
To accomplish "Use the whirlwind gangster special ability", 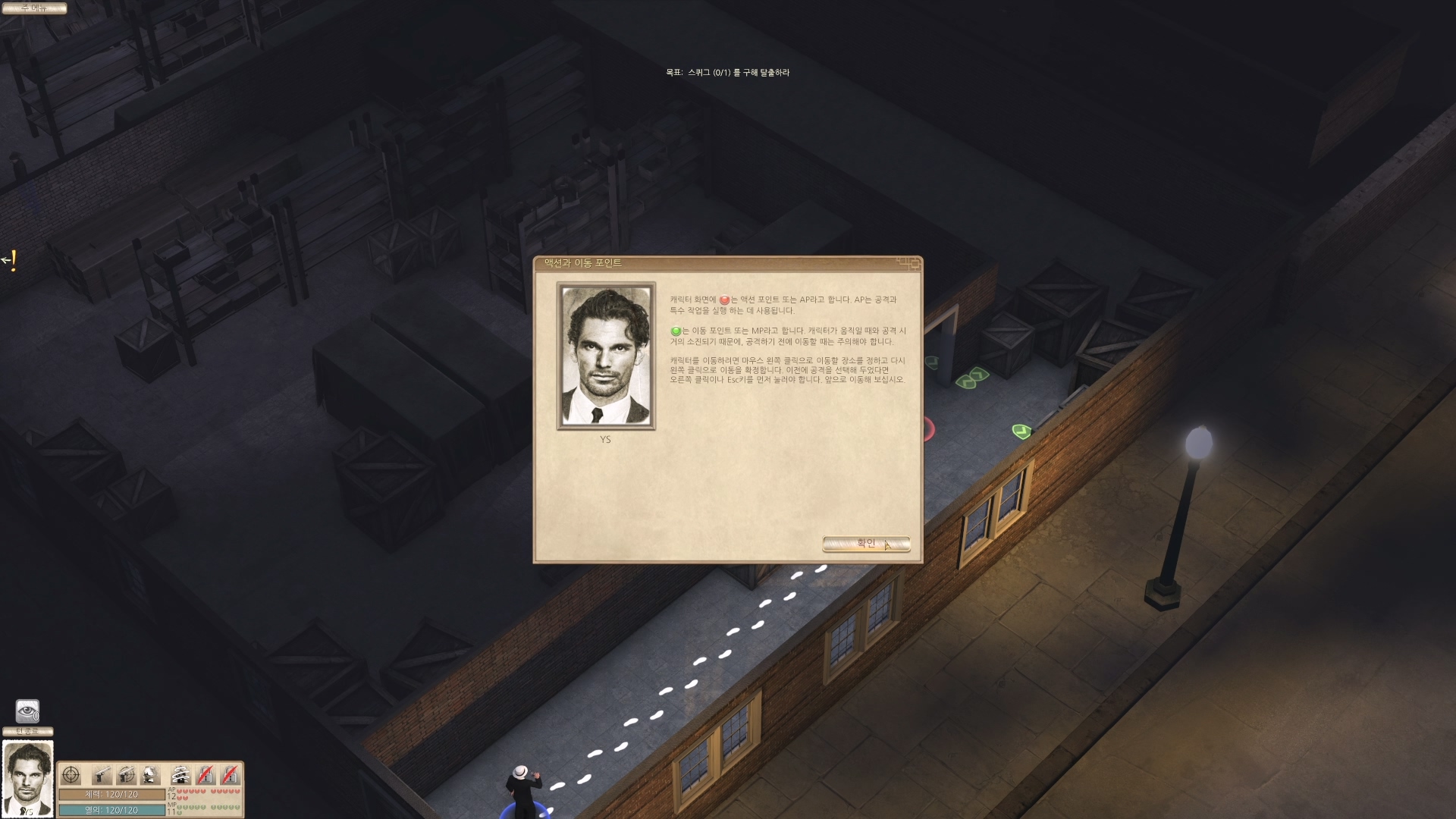I will [180, 775].
